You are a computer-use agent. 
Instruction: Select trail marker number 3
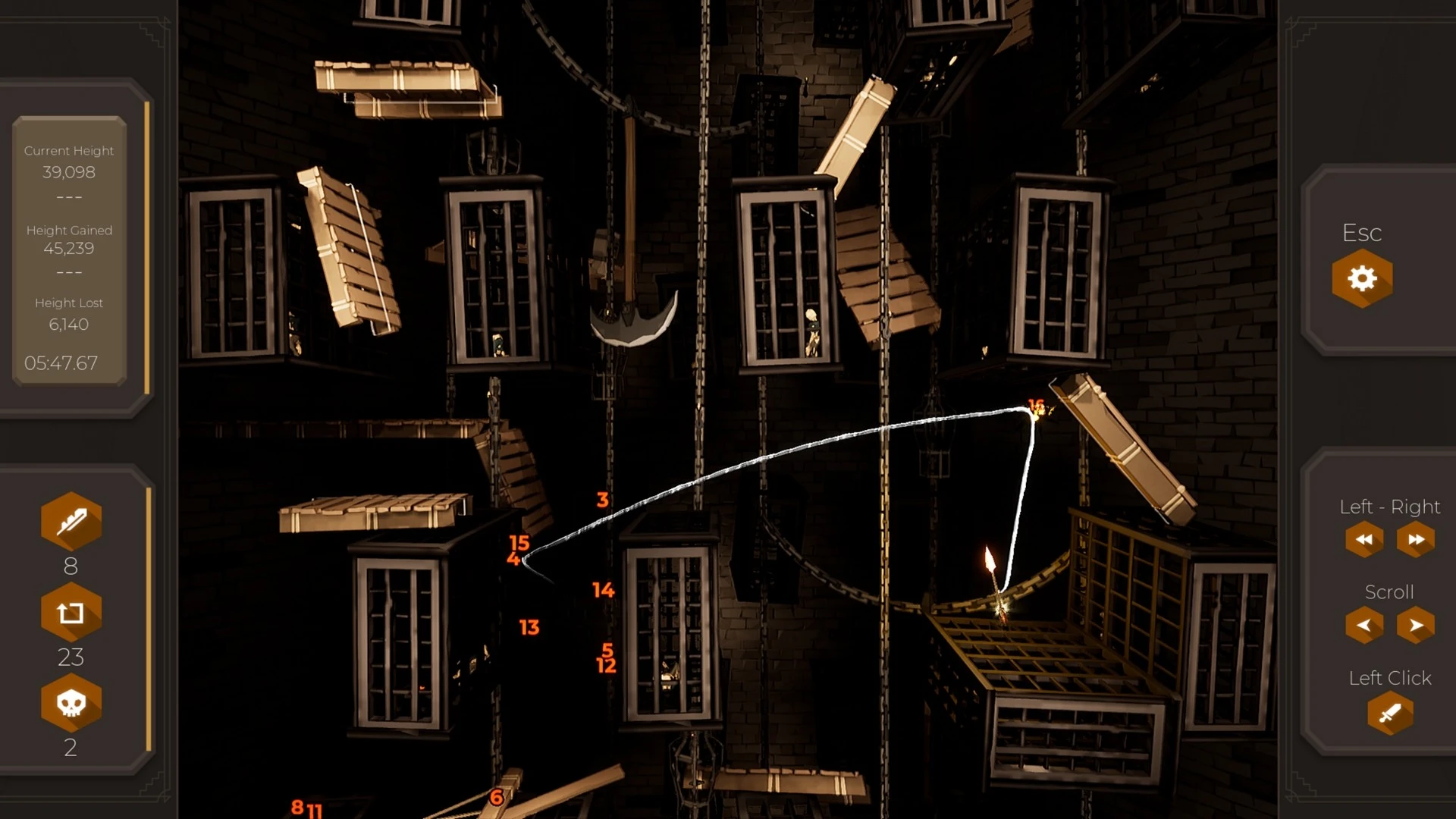(601, 500)
